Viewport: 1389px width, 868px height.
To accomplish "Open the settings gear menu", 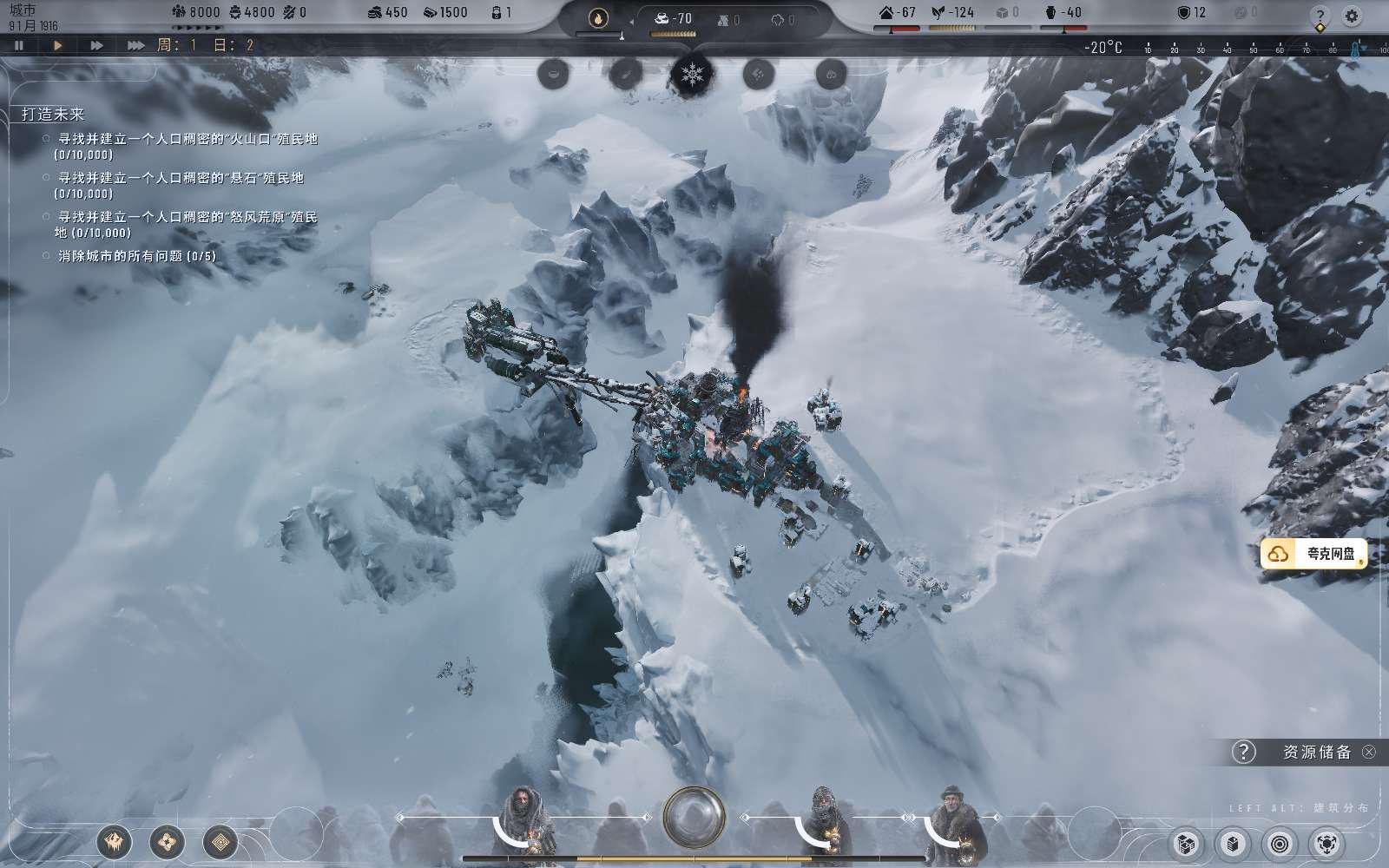I will 1352,16.
